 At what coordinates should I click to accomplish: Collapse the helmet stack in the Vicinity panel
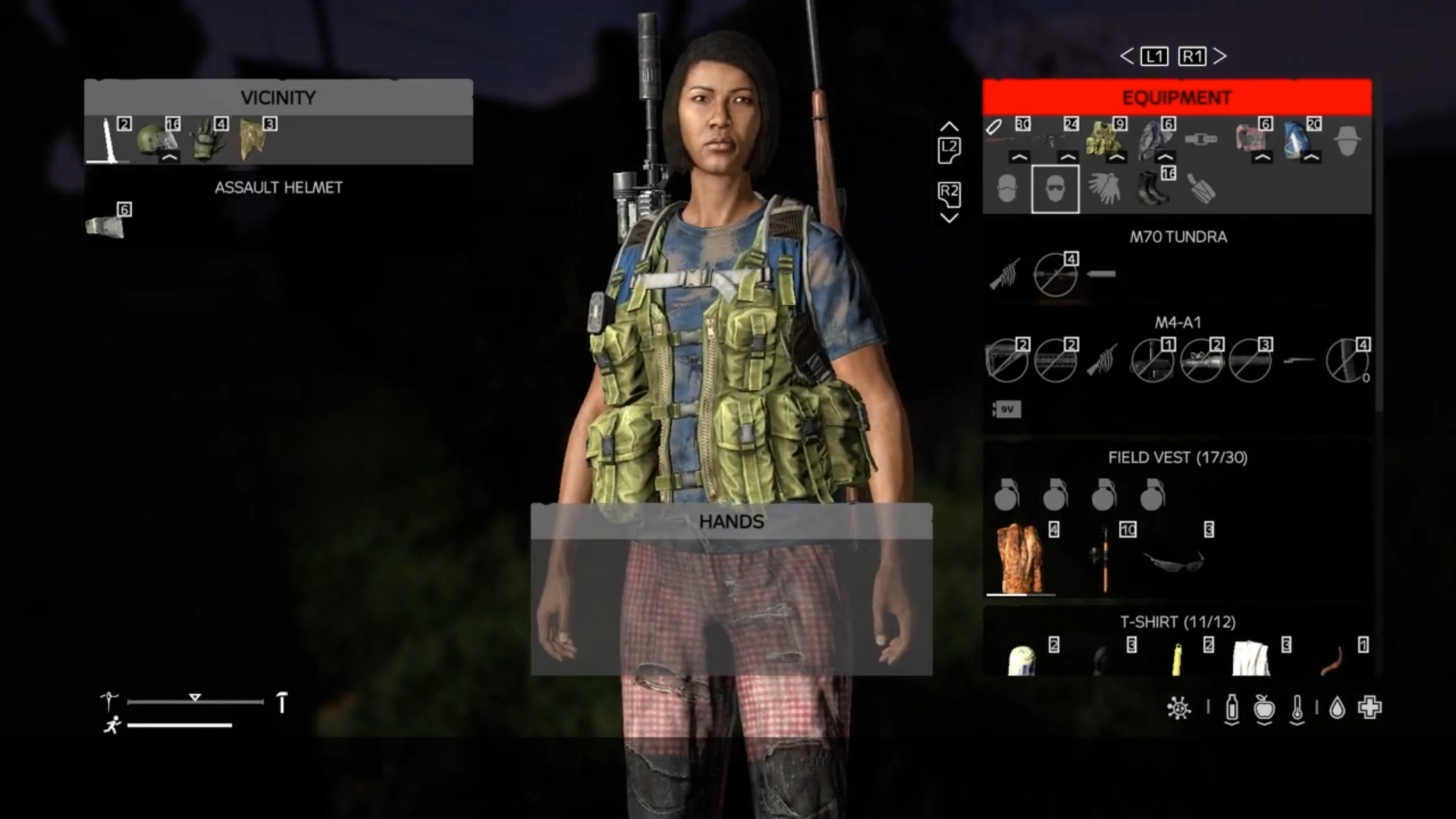point(171,157)
